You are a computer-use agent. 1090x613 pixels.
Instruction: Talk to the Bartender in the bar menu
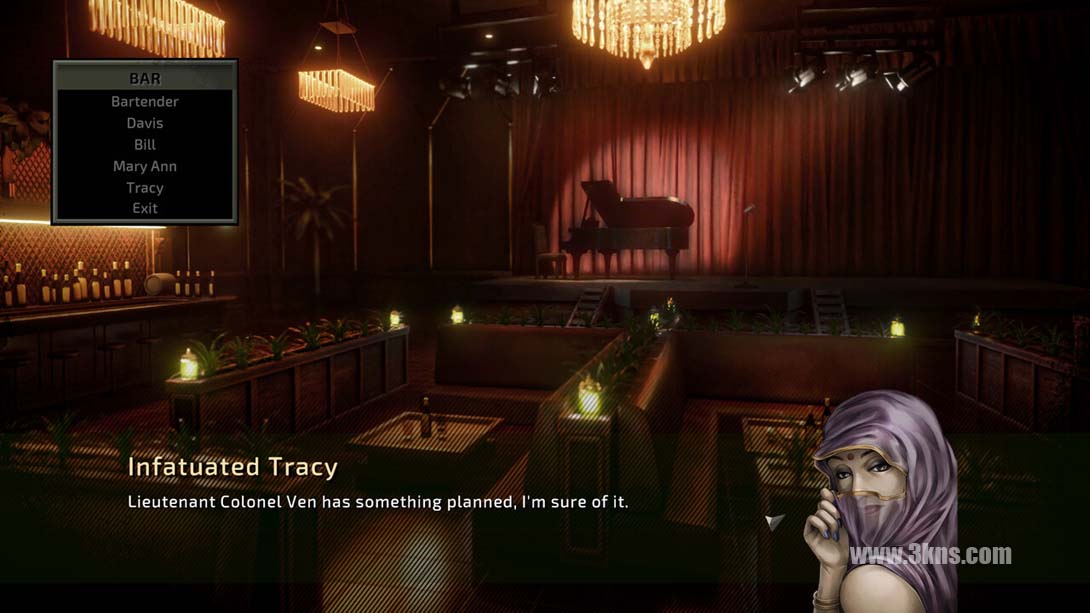coord(145,102)
